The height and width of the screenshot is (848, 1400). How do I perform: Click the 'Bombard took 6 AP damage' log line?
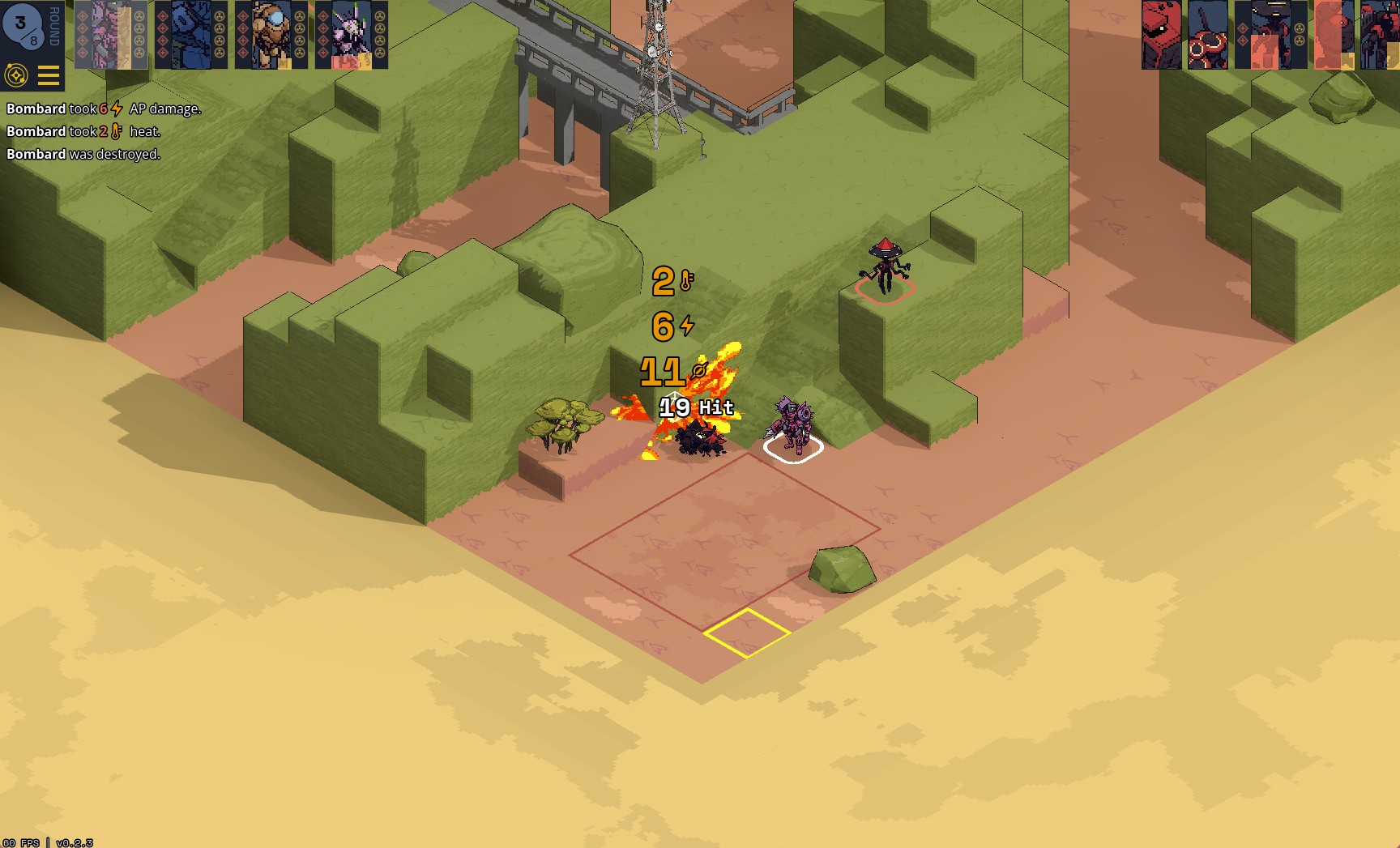point(103,108)
